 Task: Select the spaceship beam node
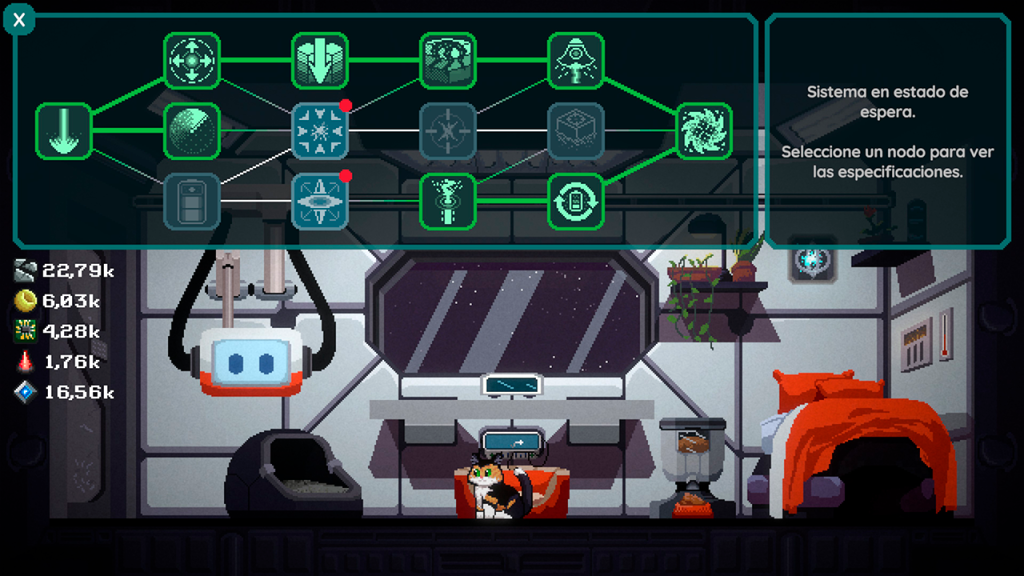pos(576,61)
